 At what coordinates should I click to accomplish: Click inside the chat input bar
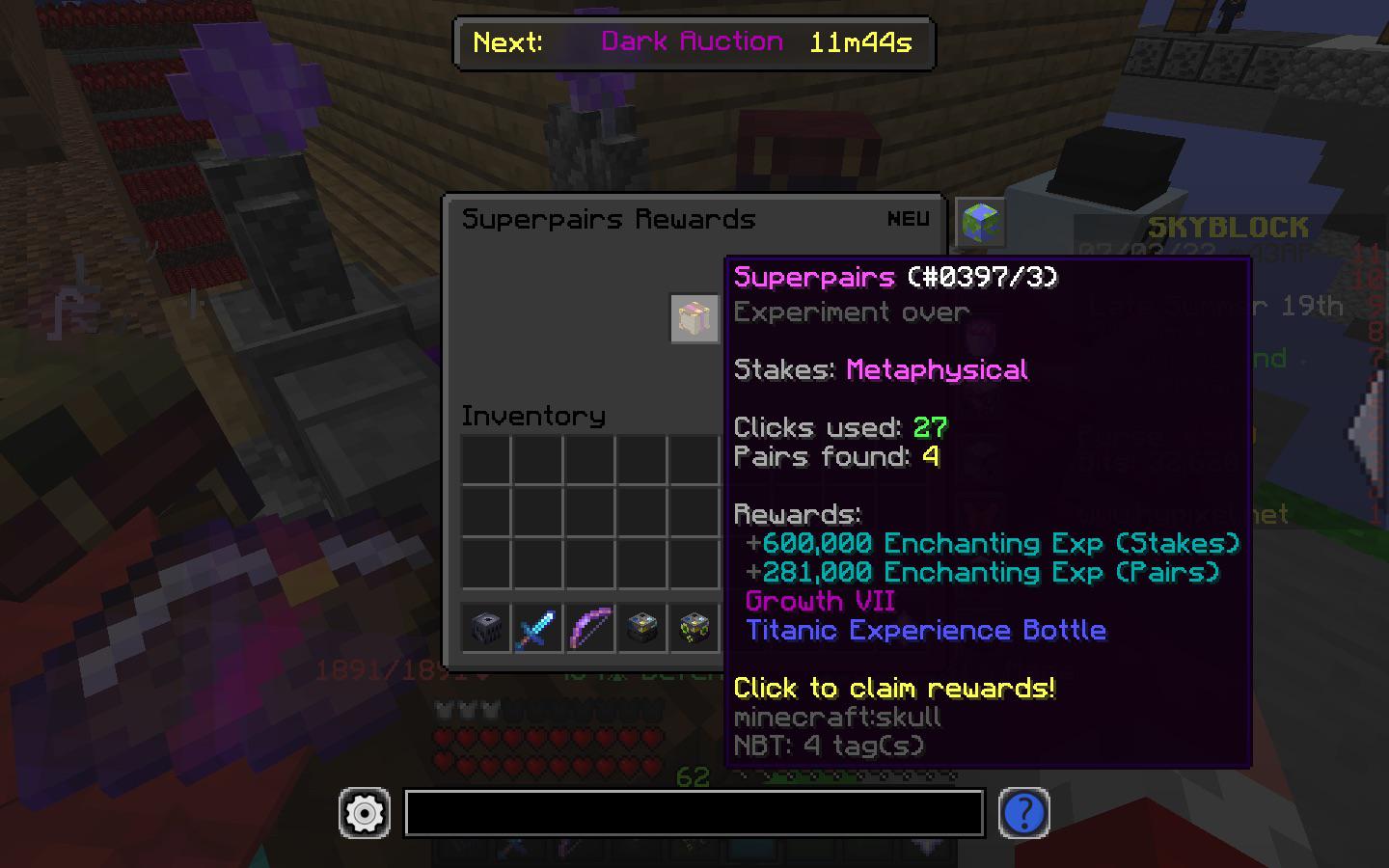694,813
